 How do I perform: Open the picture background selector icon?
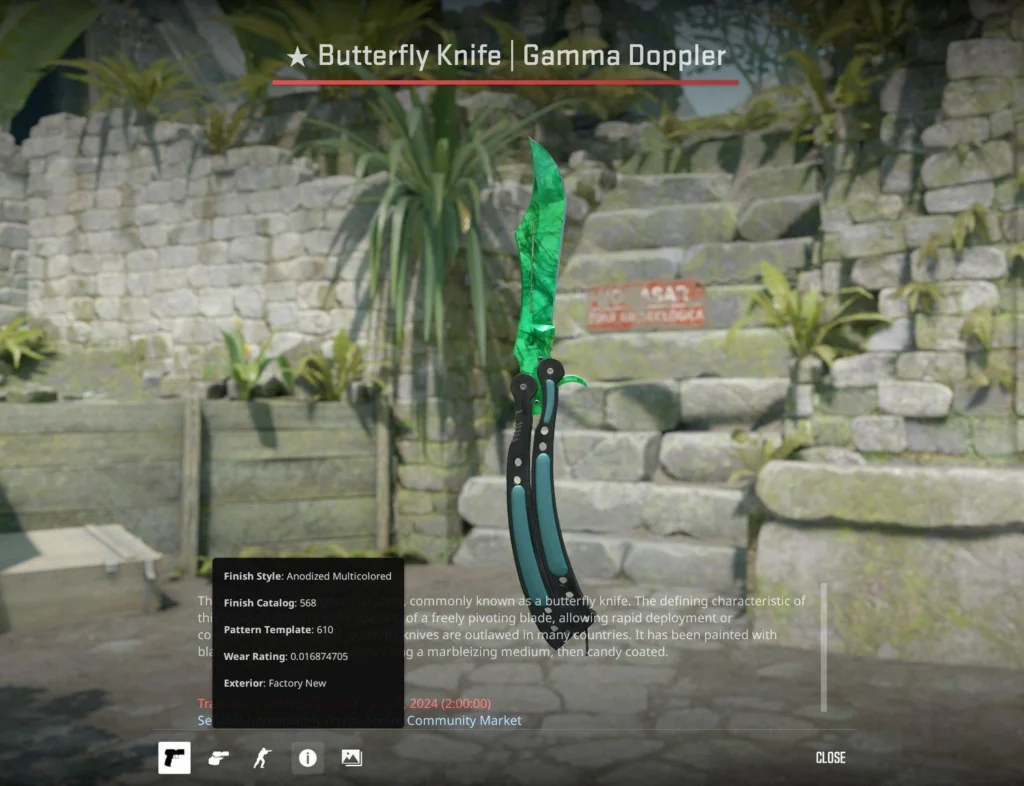[351, 758]
